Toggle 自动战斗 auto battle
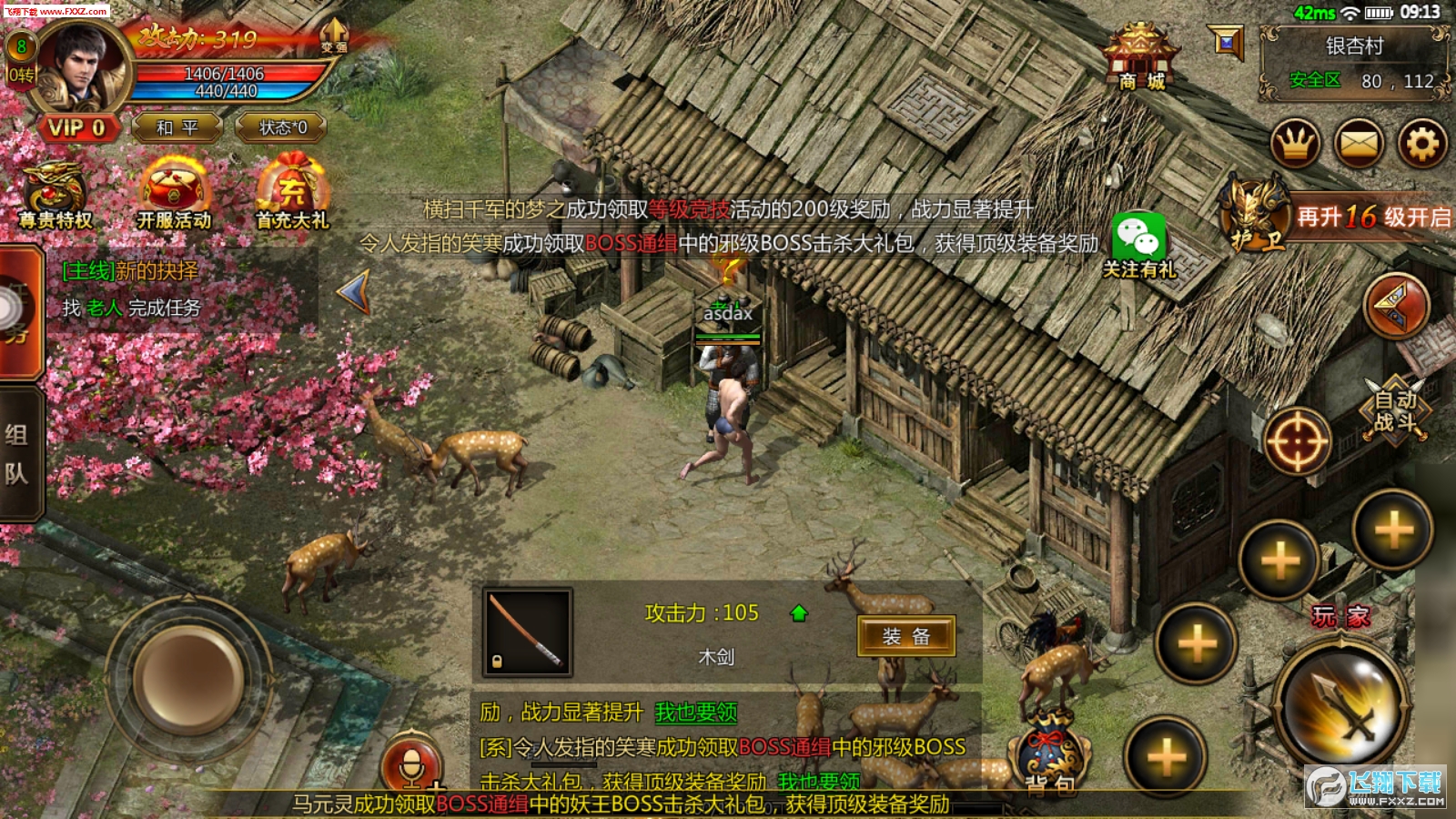1456x819 pixels. click(x=1395, y=410)
